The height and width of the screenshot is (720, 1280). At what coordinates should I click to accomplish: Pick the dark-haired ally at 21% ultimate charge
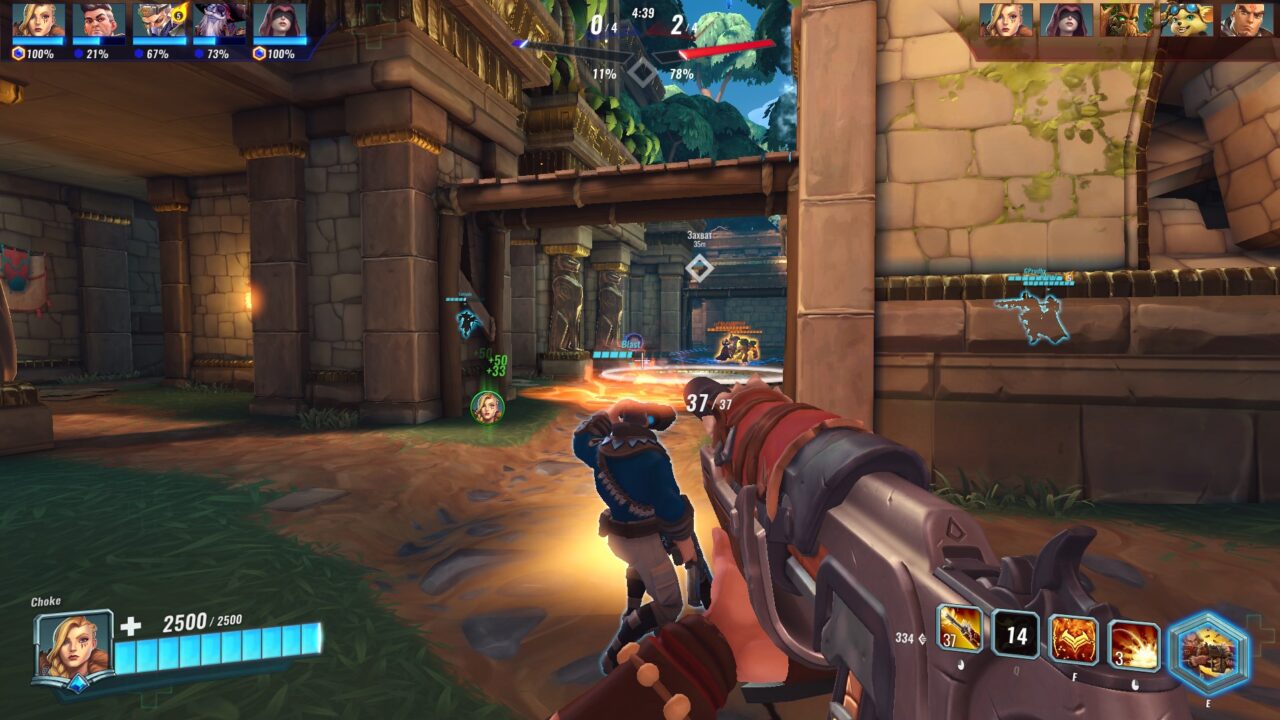(x=99, y=21)
